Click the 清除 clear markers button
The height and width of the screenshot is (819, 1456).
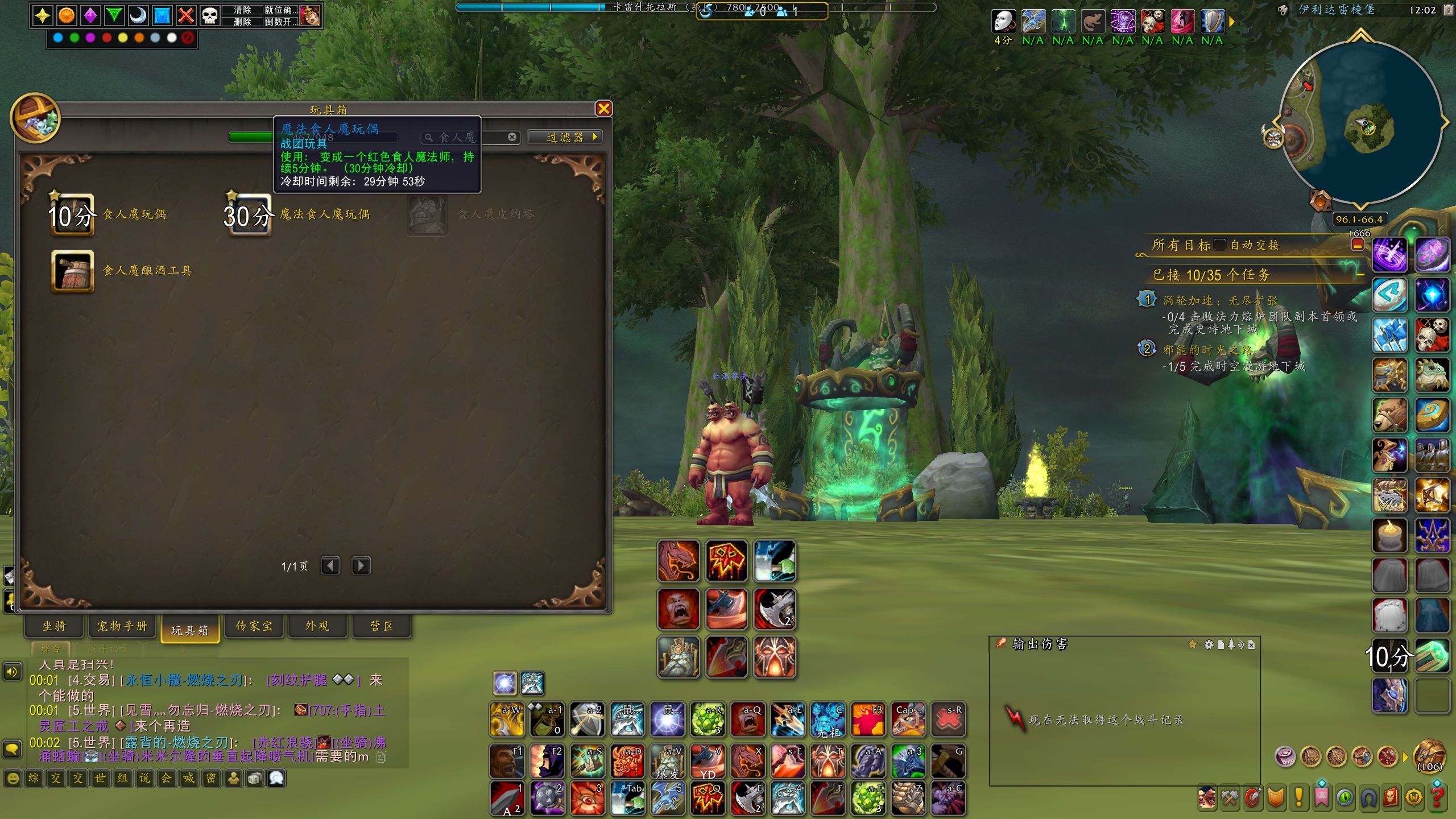(242, 10)
